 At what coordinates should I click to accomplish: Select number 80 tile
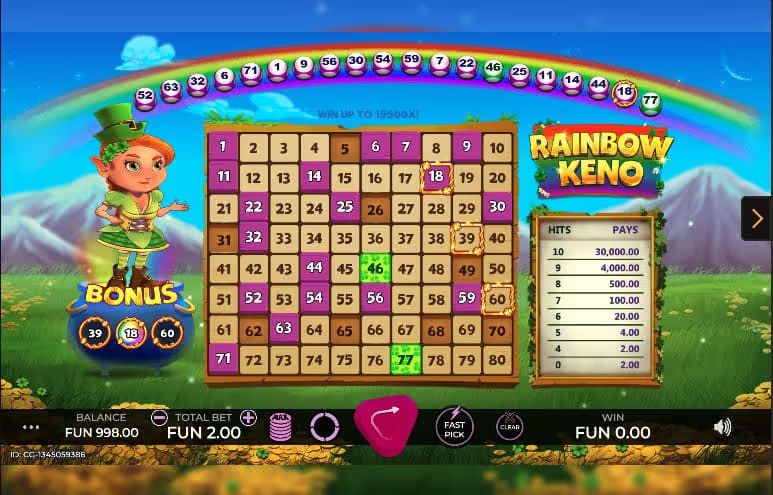pos(496,359)
